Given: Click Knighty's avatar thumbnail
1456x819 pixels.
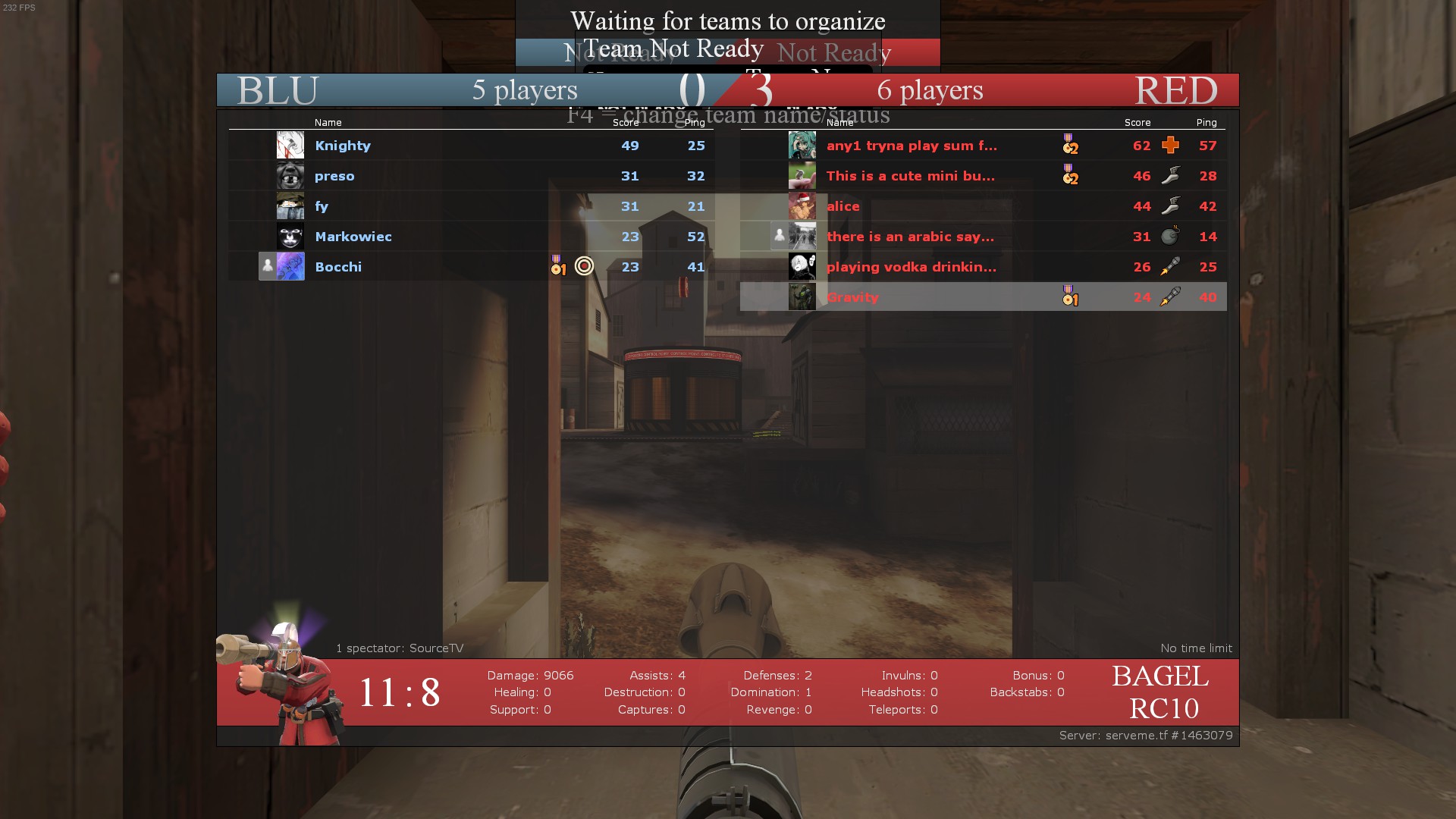Looking at the screenshot, I should (290, 145).
